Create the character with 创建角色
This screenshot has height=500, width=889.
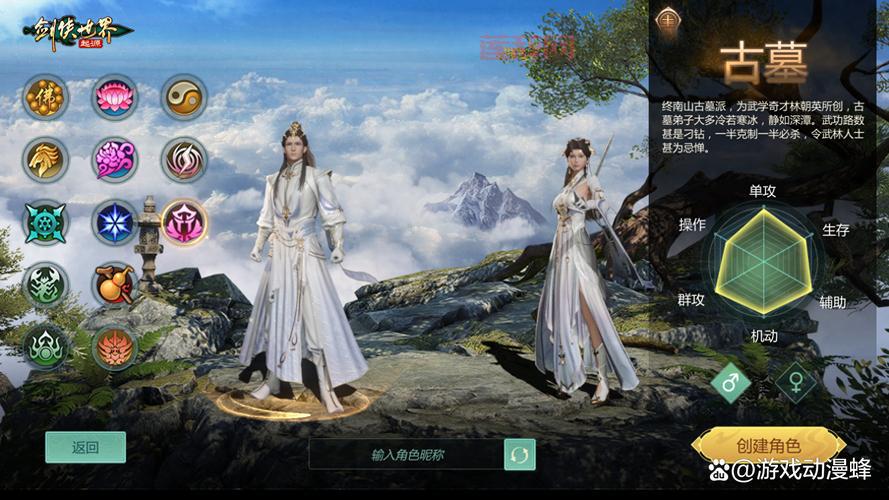[x=768, y=445]
